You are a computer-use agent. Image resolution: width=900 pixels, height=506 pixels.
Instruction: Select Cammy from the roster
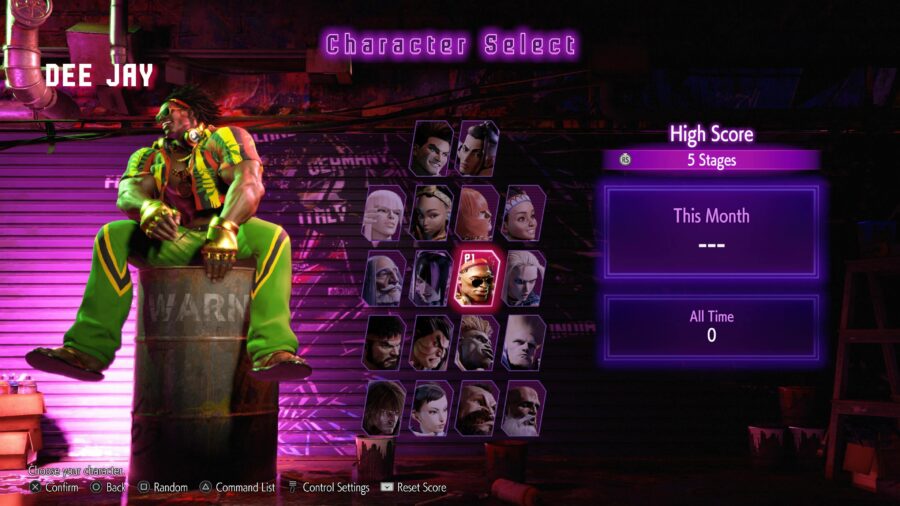(524, 278)
